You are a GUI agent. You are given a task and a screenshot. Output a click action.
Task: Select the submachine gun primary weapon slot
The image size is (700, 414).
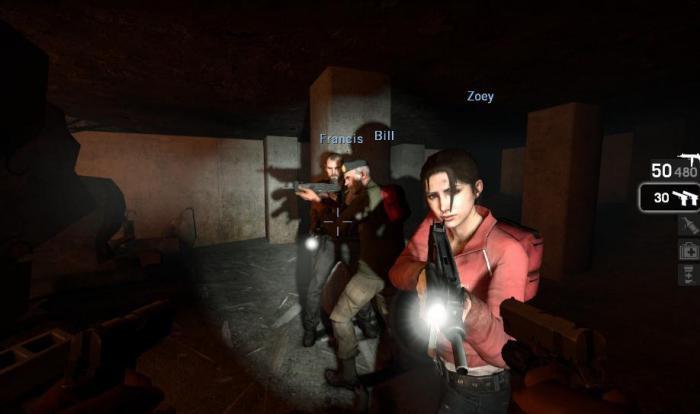672,168
